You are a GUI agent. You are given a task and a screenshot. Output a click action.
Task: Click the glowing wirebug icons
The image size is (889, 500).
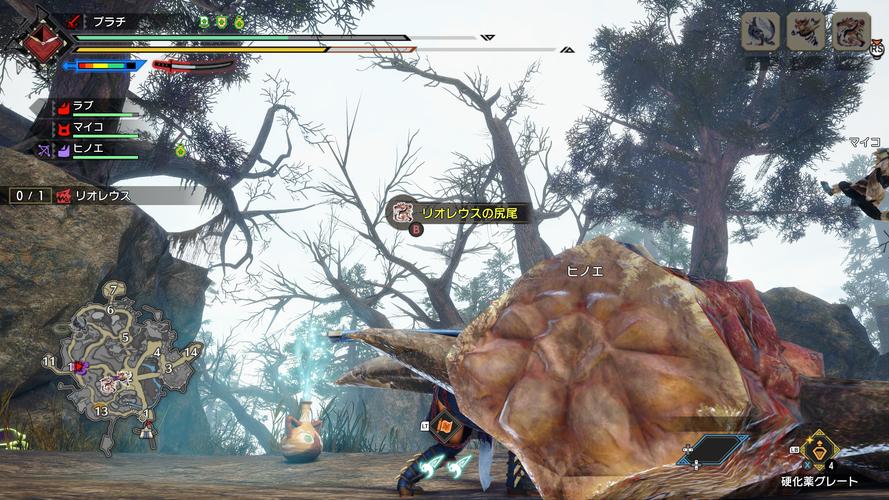point(446,467)
